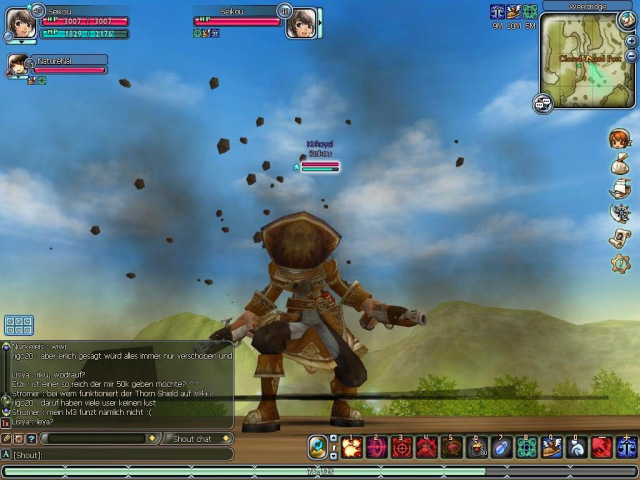Activate the green four-circle skill in slot 8
640x480 pixels.
coord(527,447)
